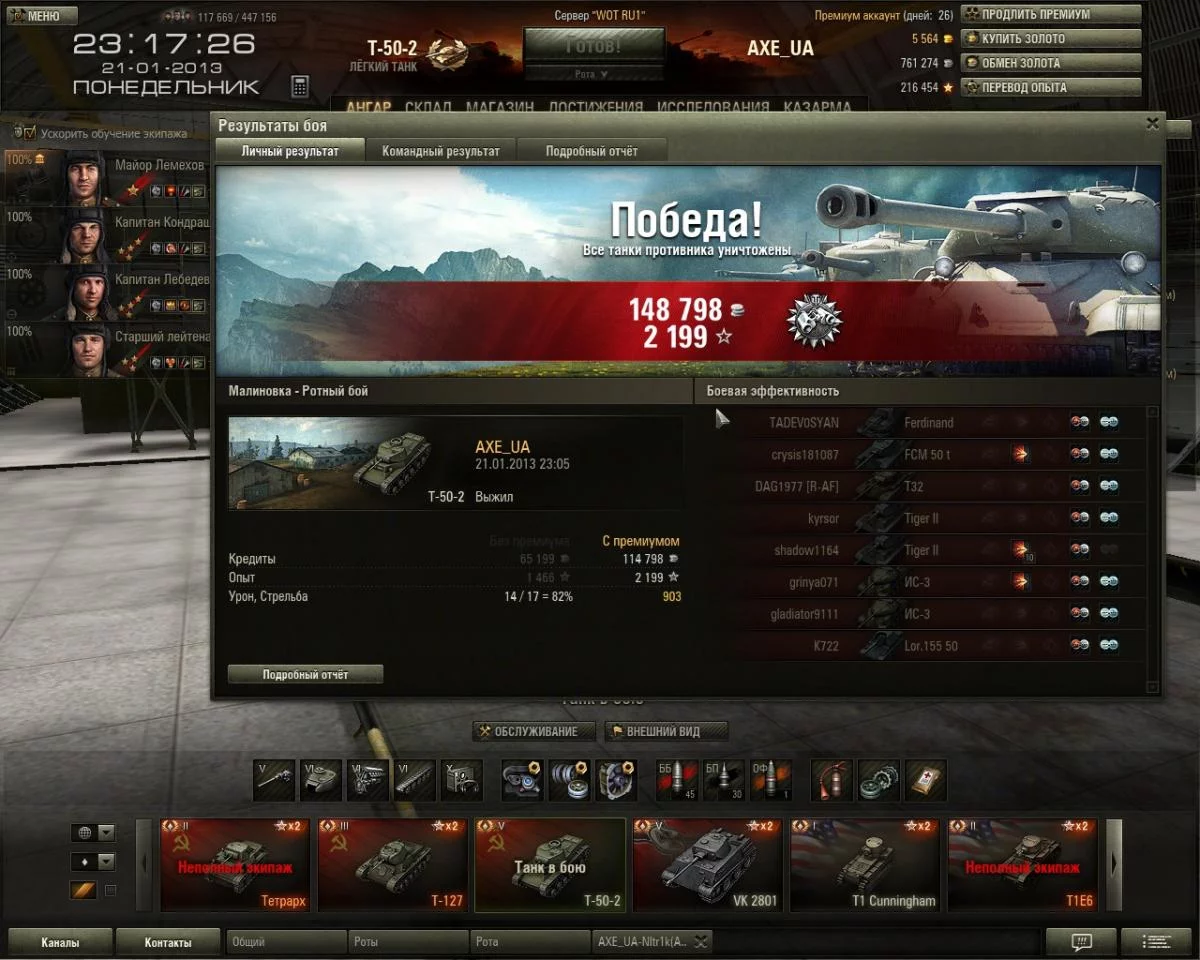Open the Каналы chat channels
The image size is (1200, 960).
pyautogui.click(x=60, y=942)
